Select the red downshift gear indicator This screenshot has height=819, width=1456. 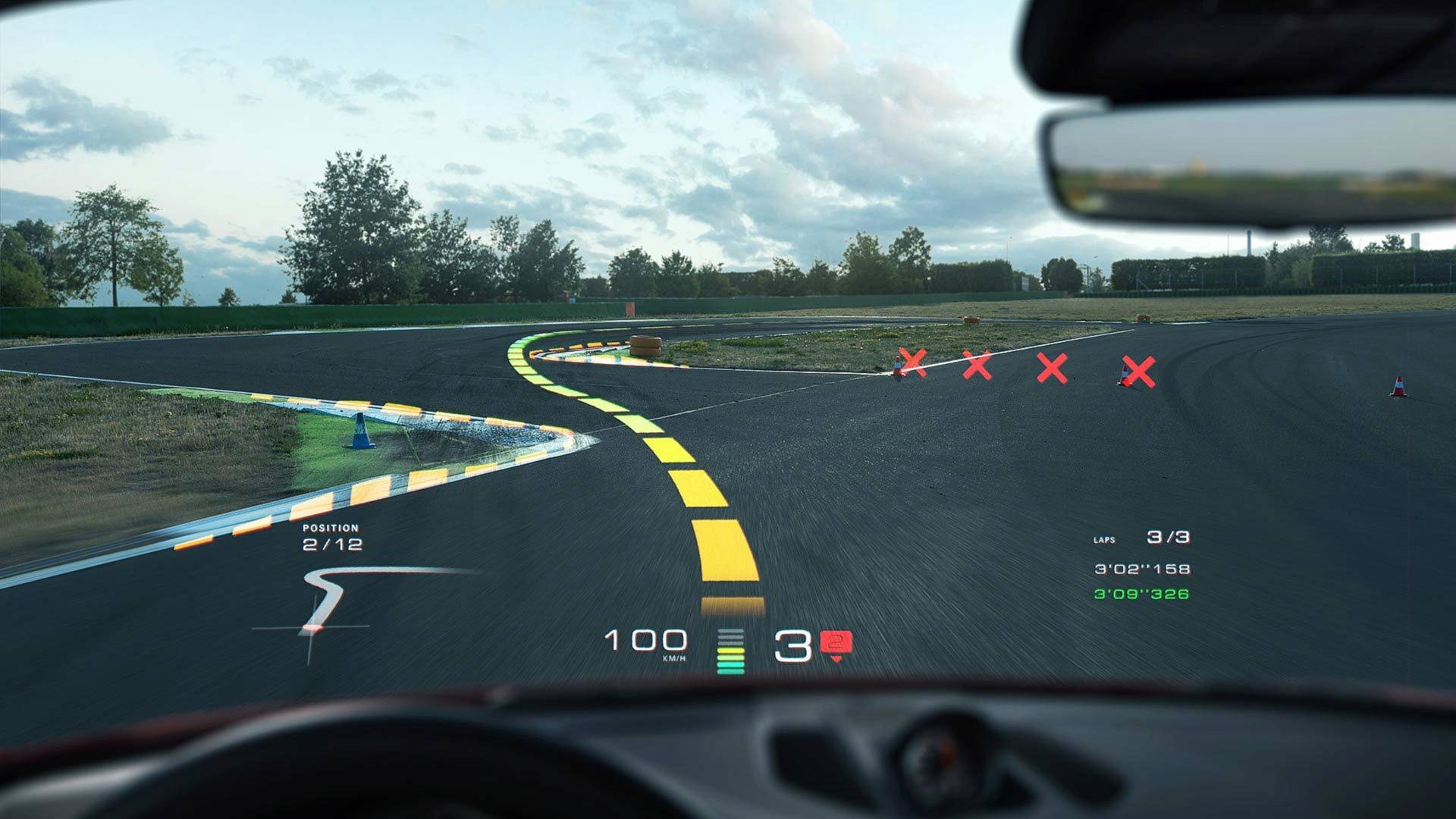point(836,645)
